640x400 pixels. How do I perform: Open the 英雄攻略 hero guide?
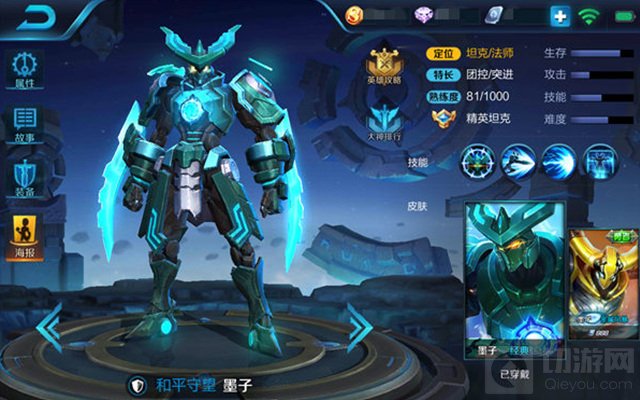pos(384,65)
